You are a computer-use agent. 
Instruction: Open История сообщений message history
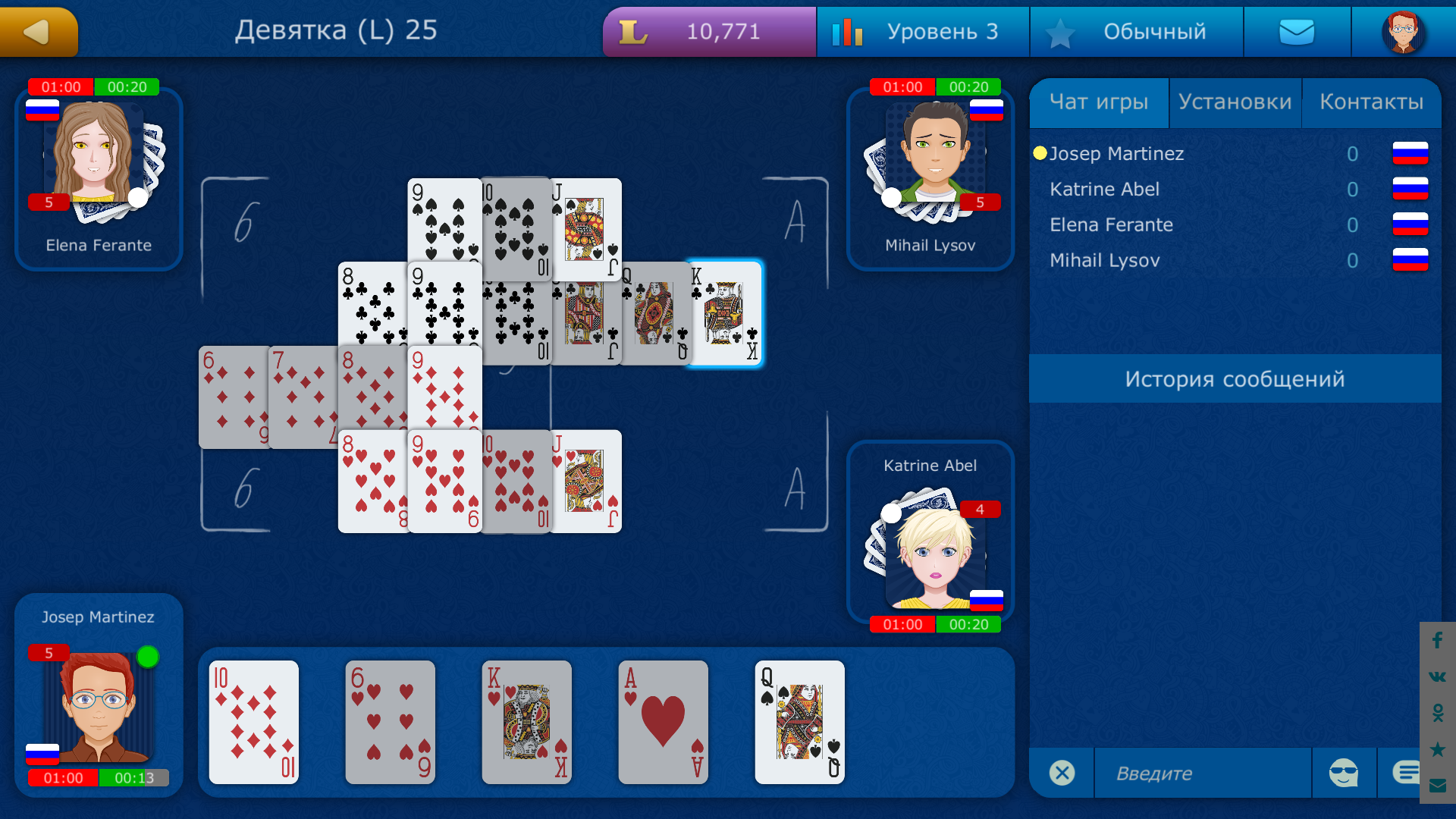click(1236, 378)
